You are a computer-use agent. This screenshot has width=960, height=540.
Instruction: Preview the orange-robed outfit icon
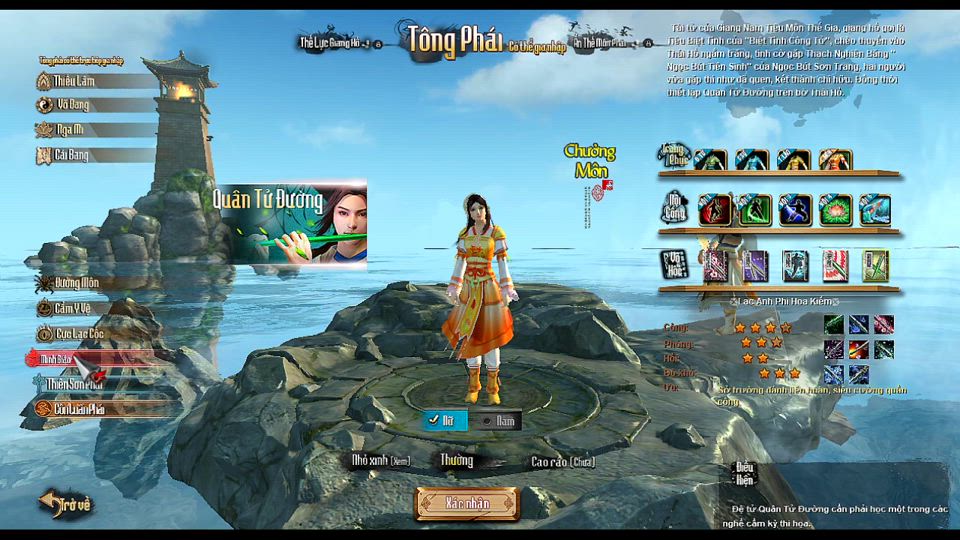(835, 159)
